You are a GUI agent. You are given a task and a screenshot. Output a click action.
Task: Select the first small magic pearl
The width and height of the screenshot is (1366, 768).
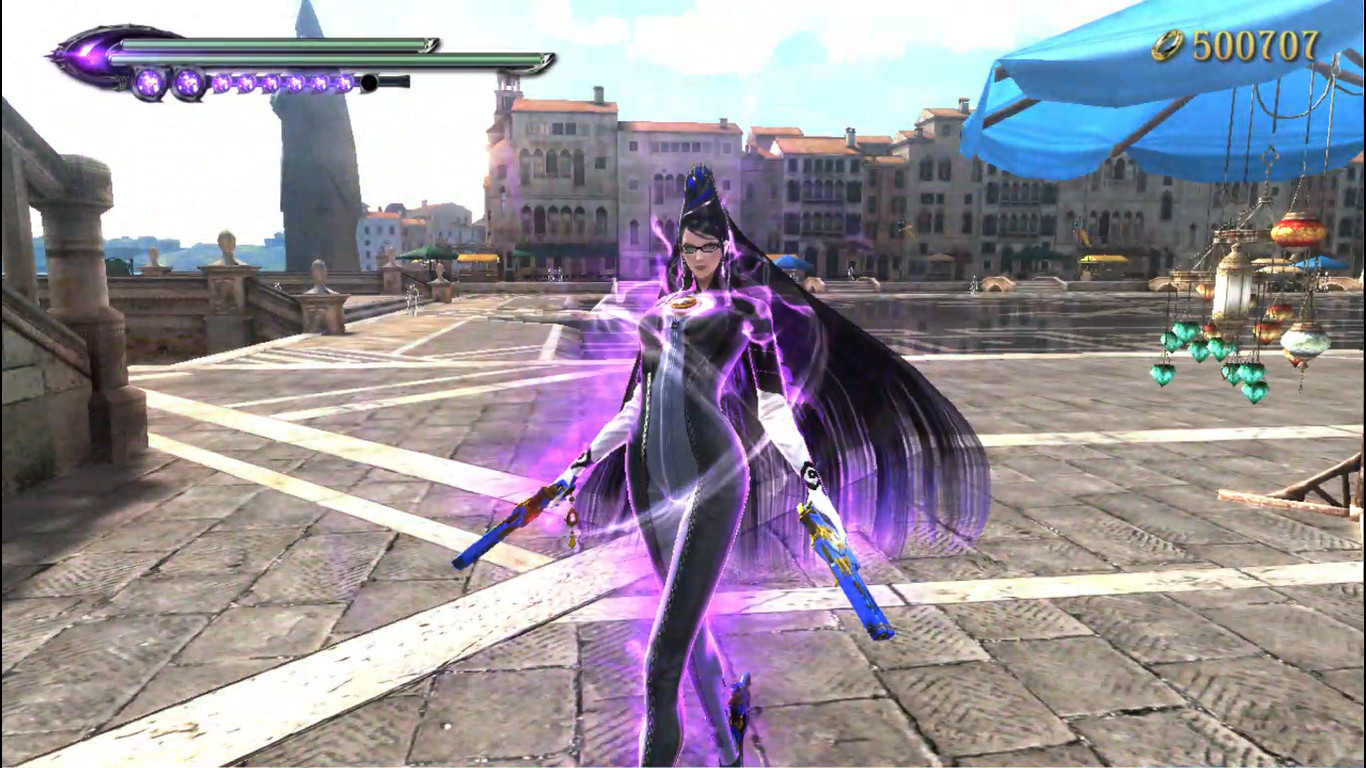220,83
